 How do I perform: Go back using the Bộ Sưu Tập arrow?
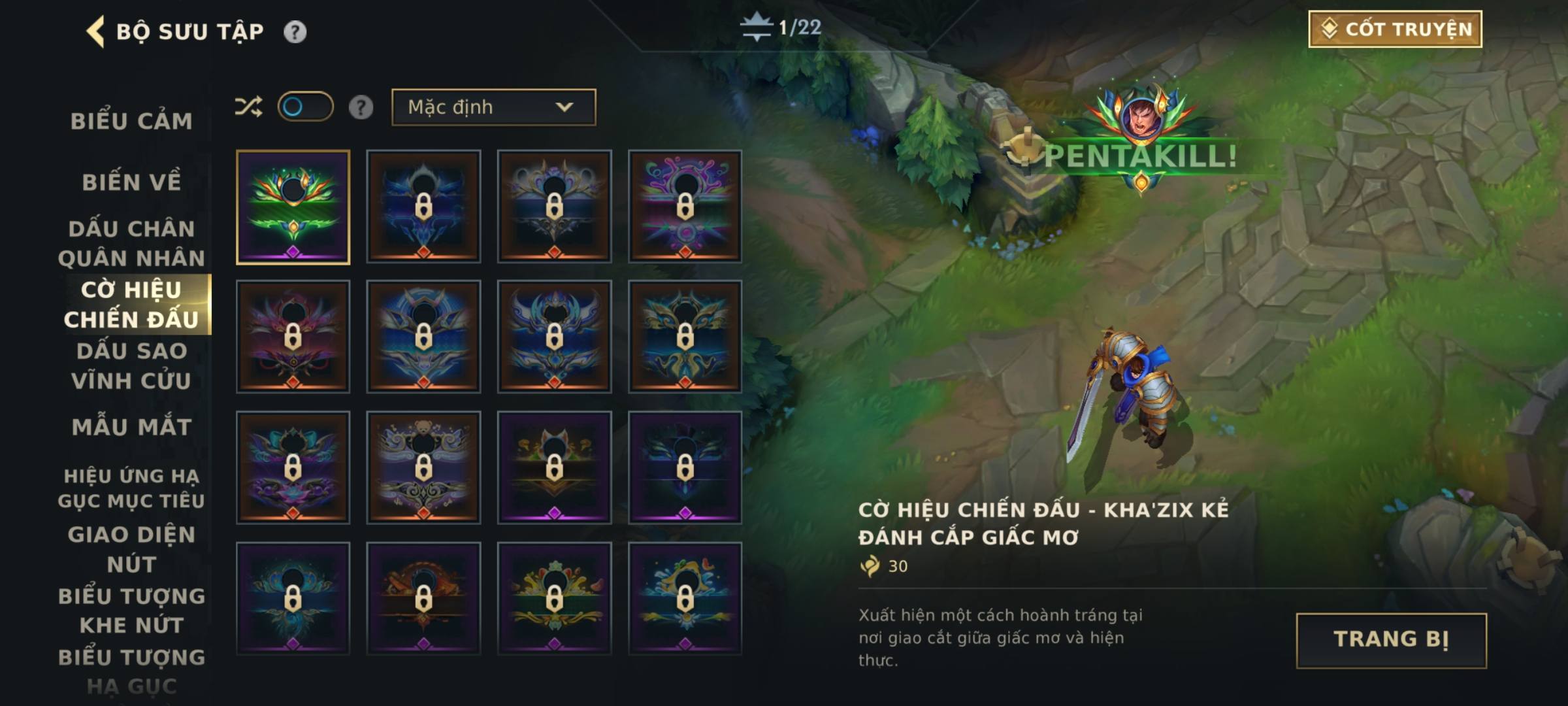tap(96, 31)
